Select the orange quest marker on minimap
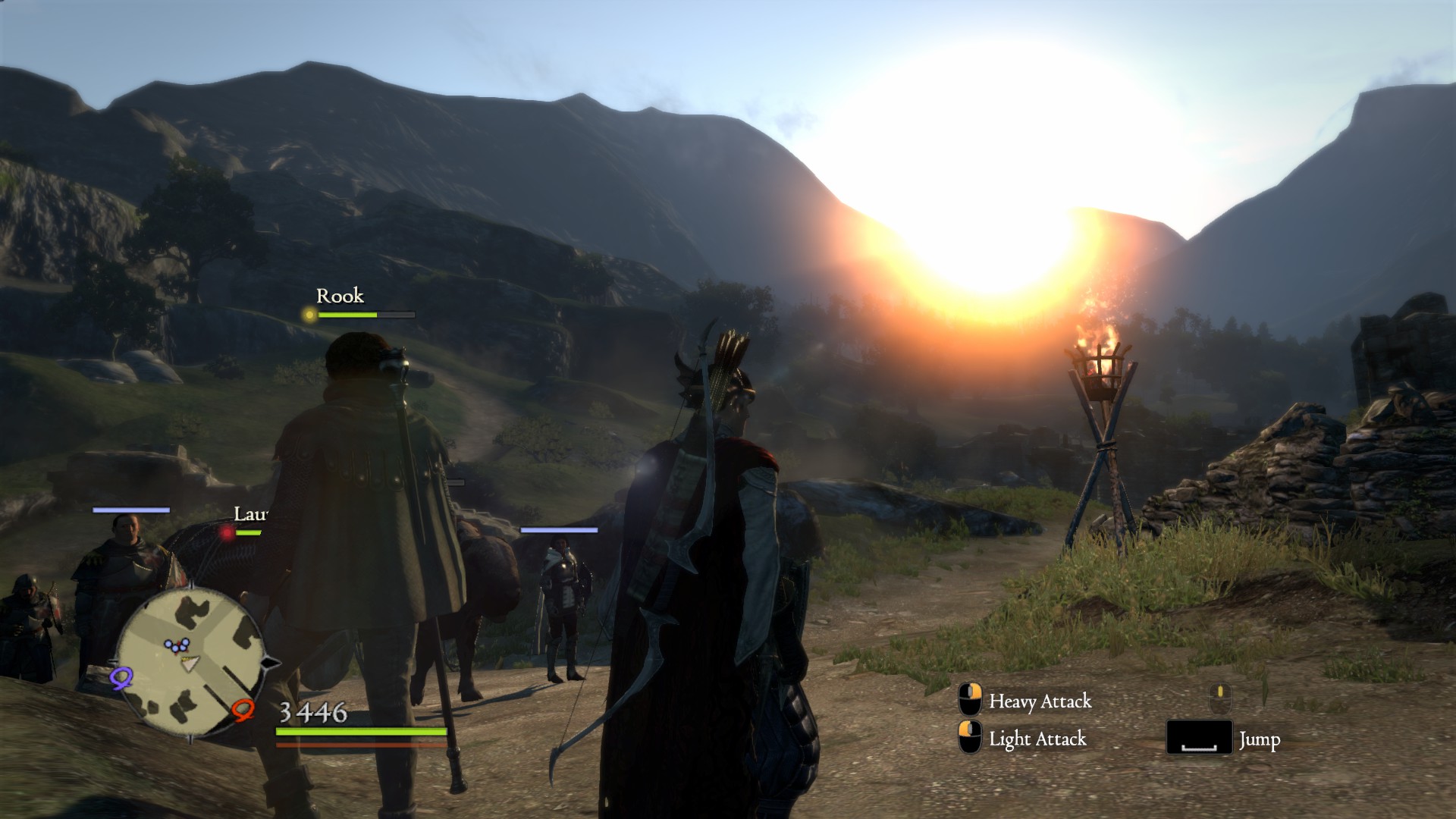 (243, 710)
